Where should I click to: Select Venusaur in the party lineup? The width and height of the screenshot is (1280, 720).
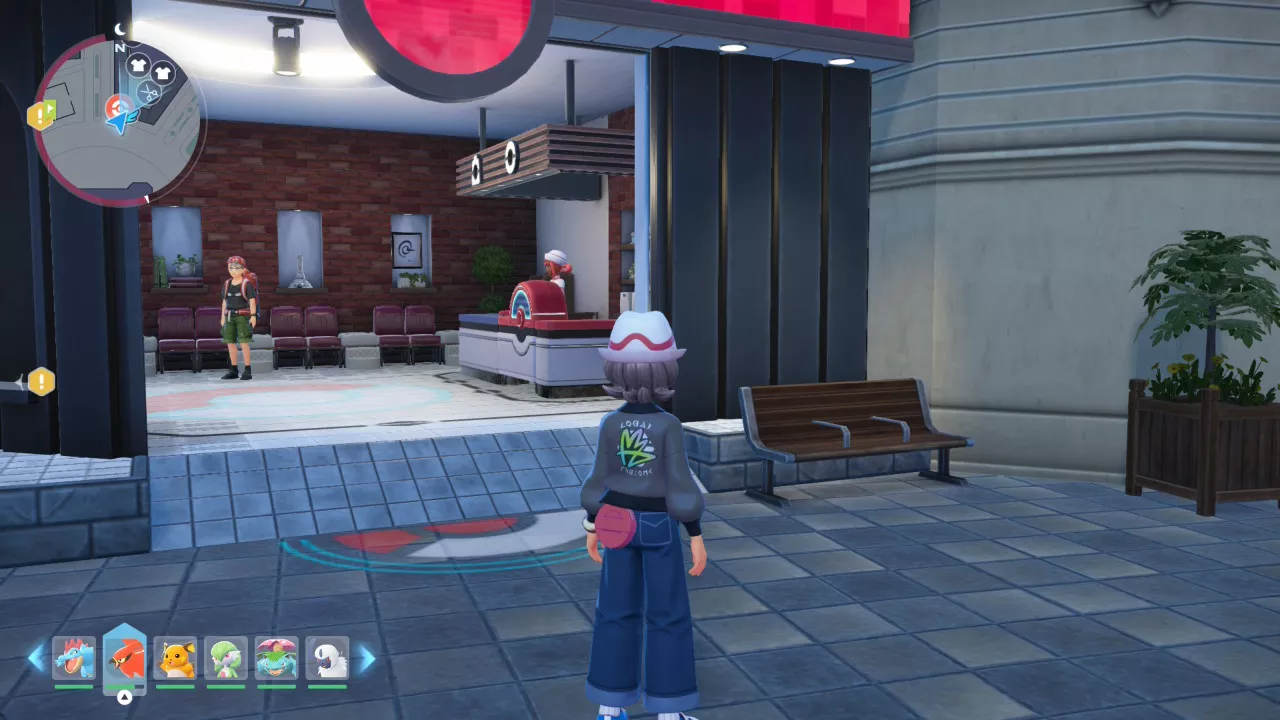(275, 656)
